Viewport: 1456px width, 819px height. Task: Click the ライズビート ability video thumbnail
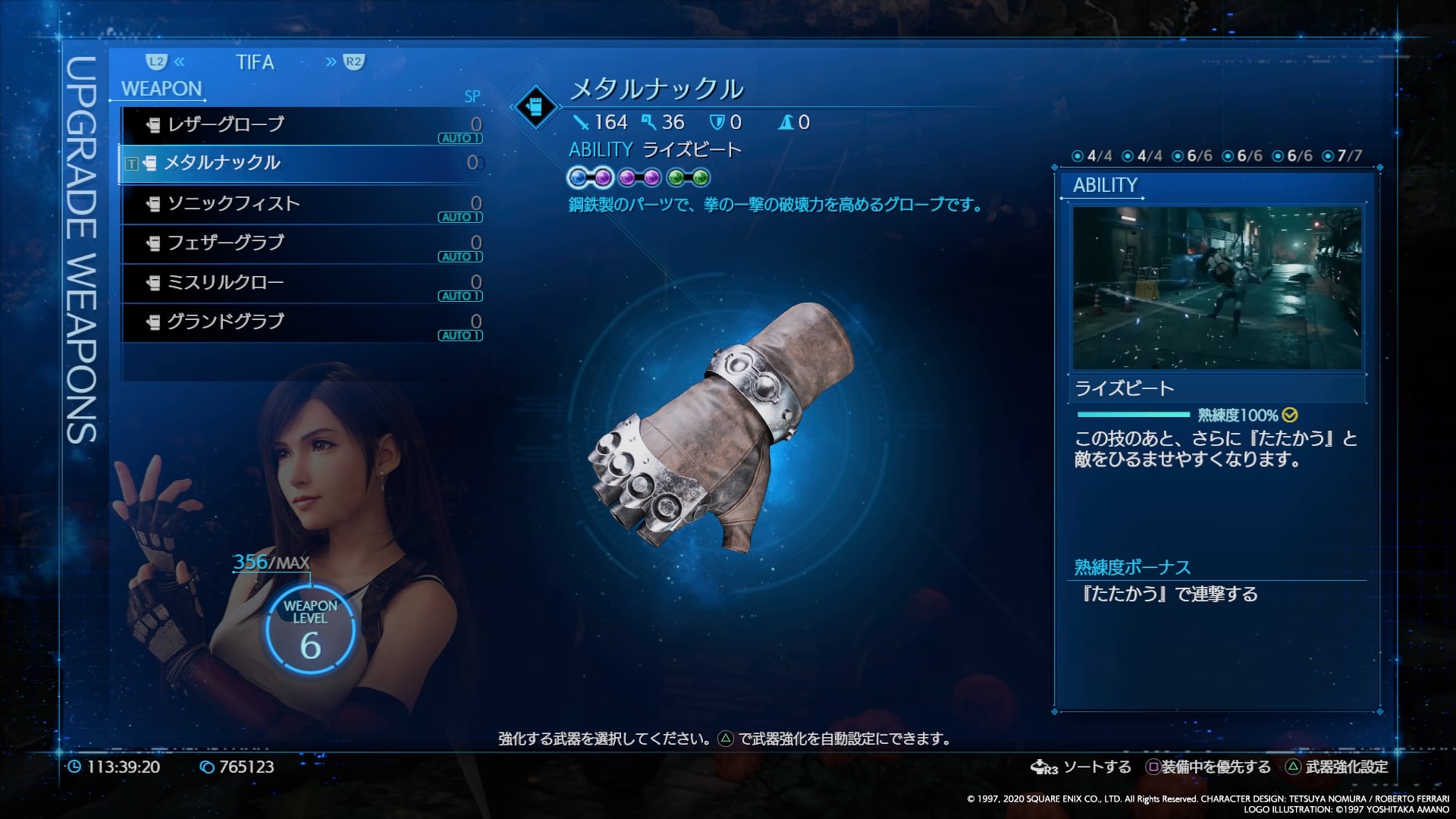(1216, 288)
